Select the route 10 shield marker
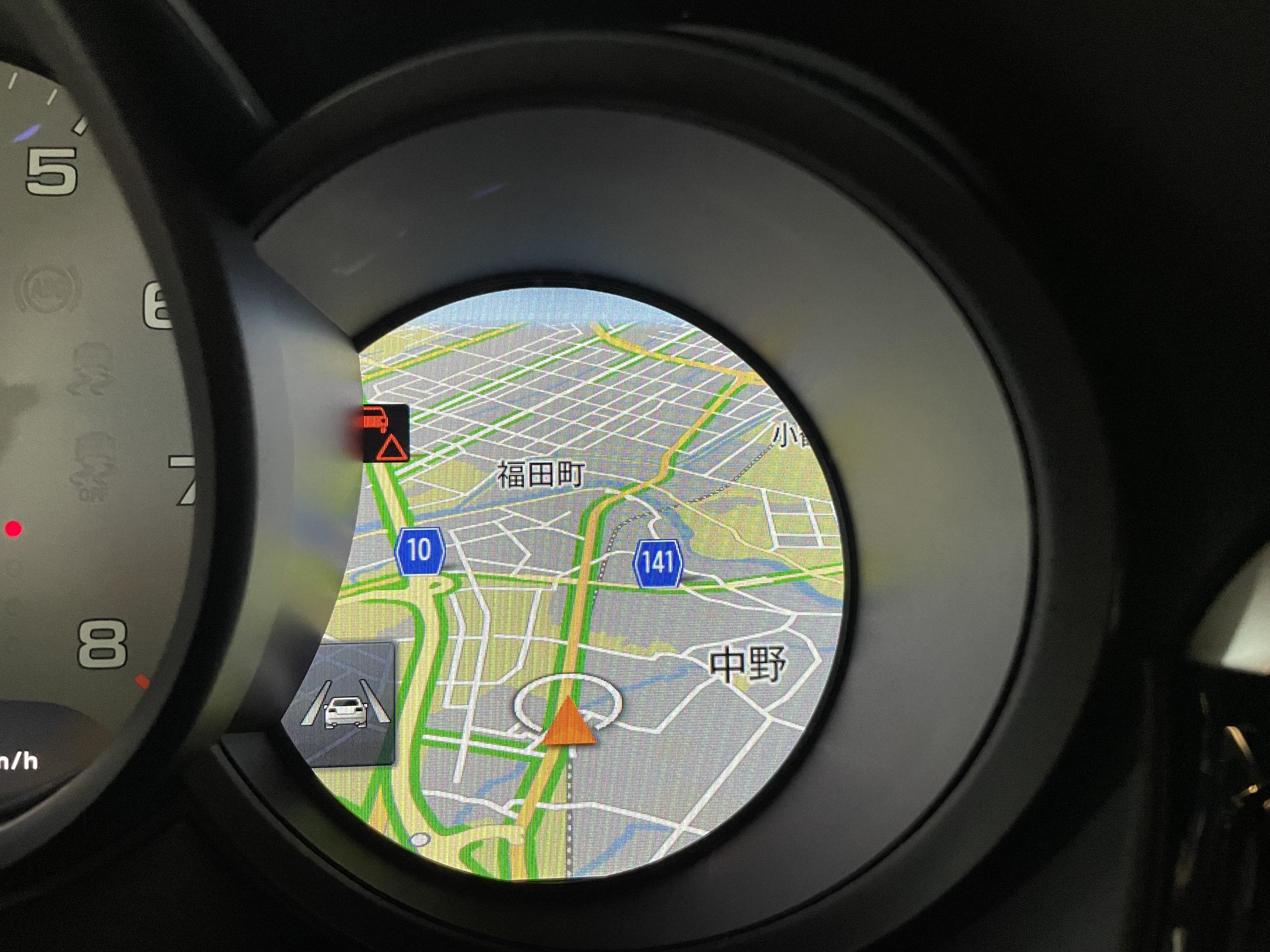This screenshot has width=1270, height=952. (420, 551)
